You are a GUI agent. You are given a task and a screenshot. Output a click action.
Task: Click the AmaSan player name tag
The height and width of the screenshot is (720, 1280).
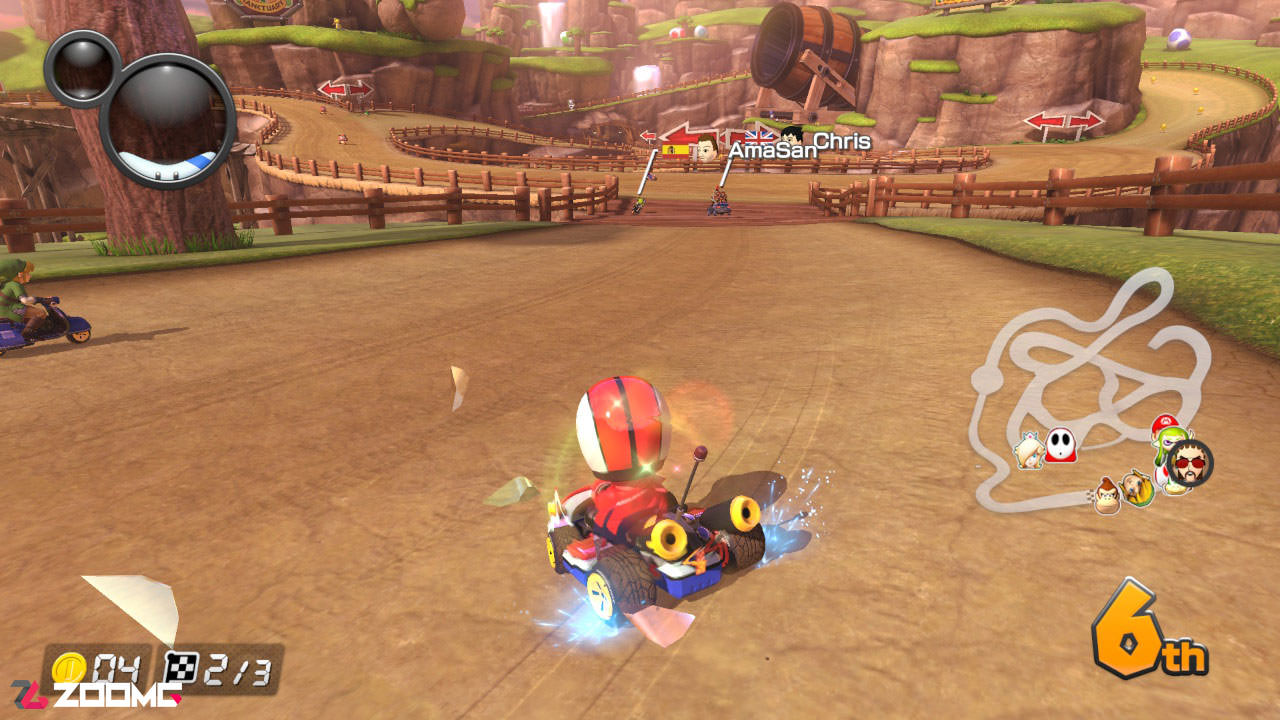coord(772,150)
